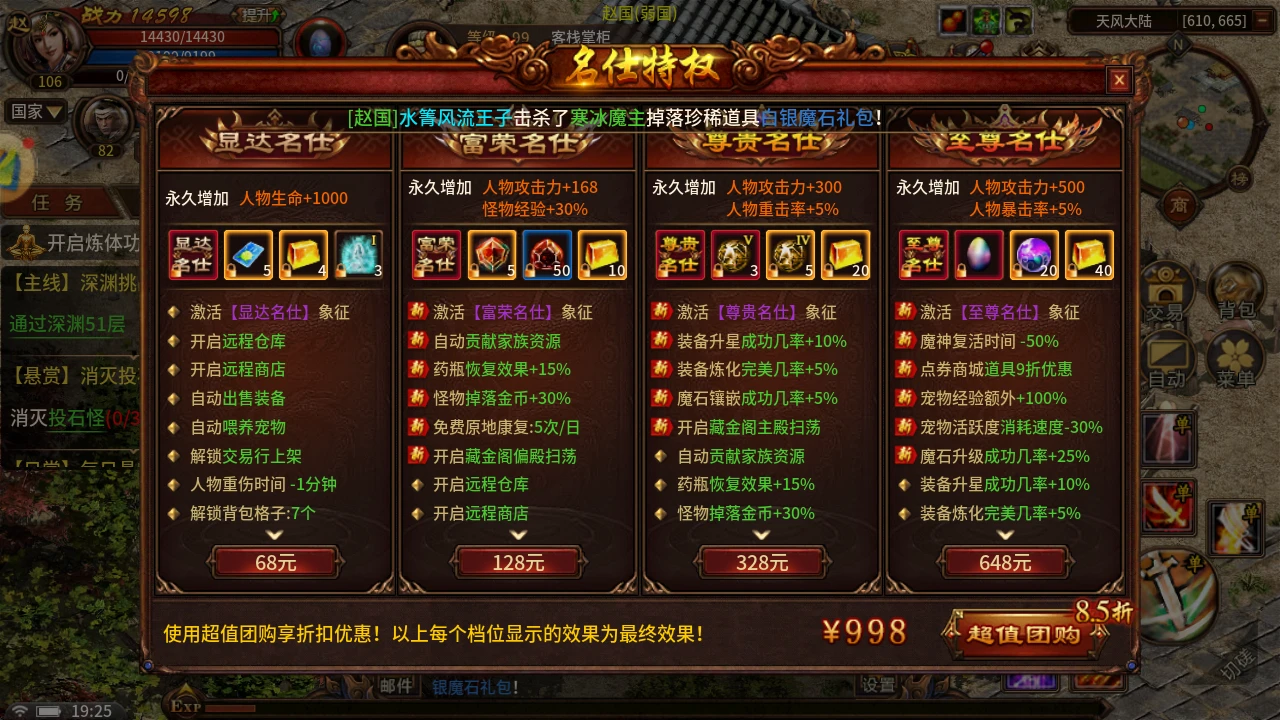
Task: Click the blue book item in 显达名仕 column
Action: point(248,254)
